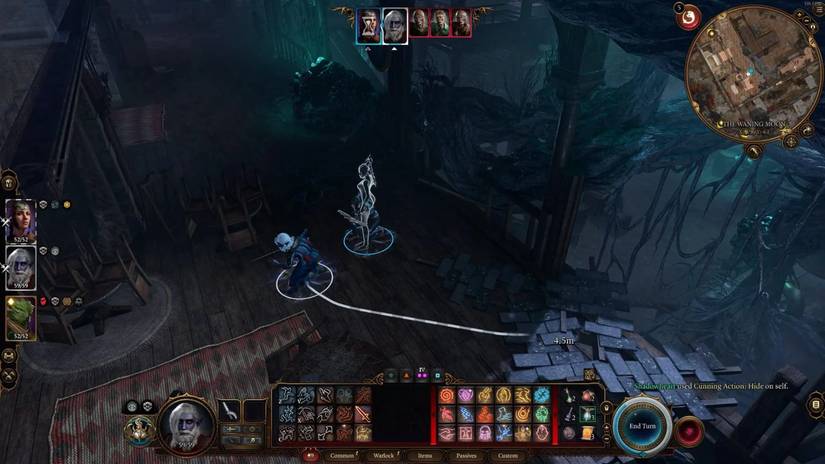Choose the white-bearded party portrait on the left
The image size is (825, 464).
21,267
